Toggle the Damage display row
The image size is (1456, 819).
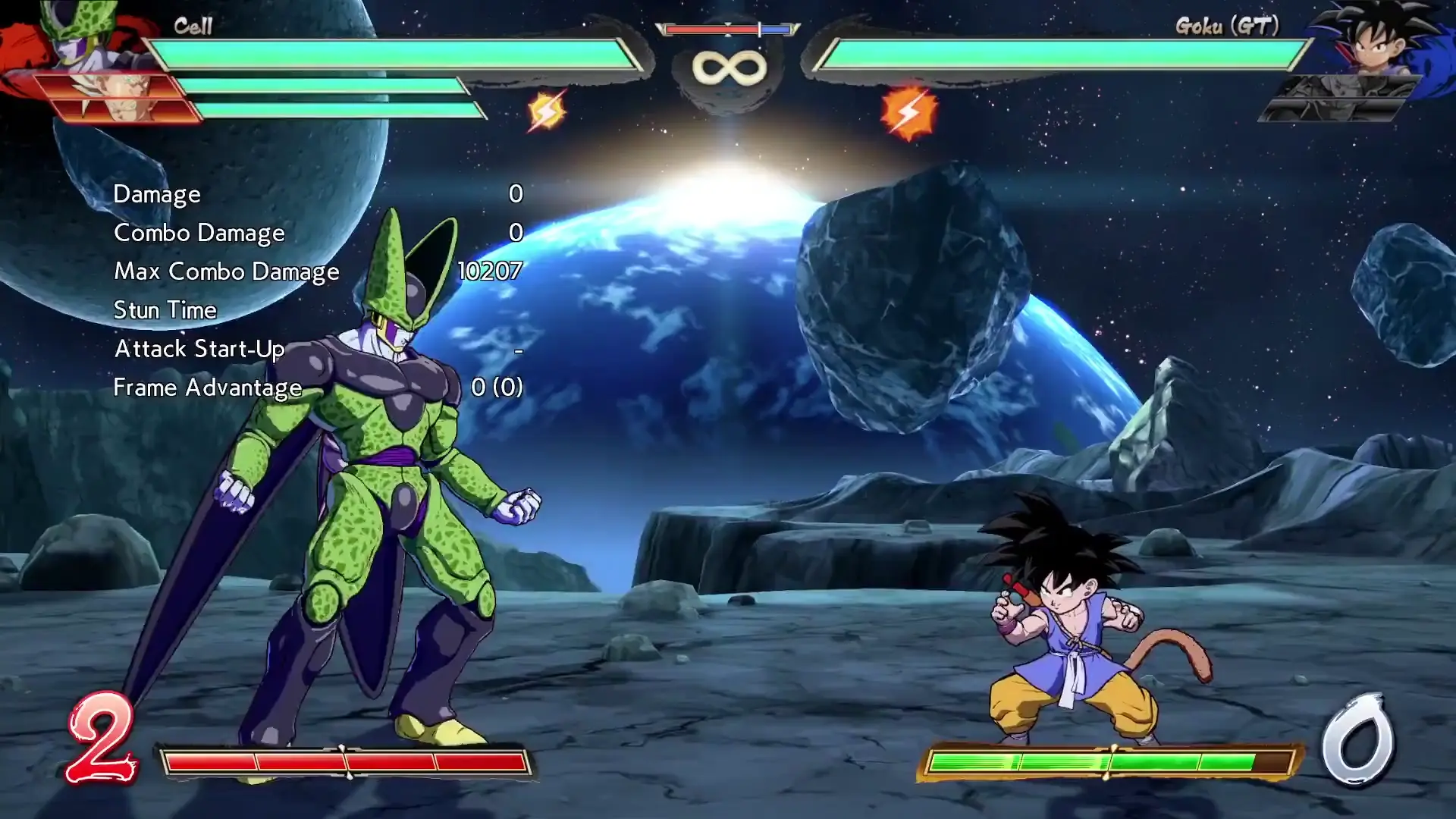pos(155,194)
